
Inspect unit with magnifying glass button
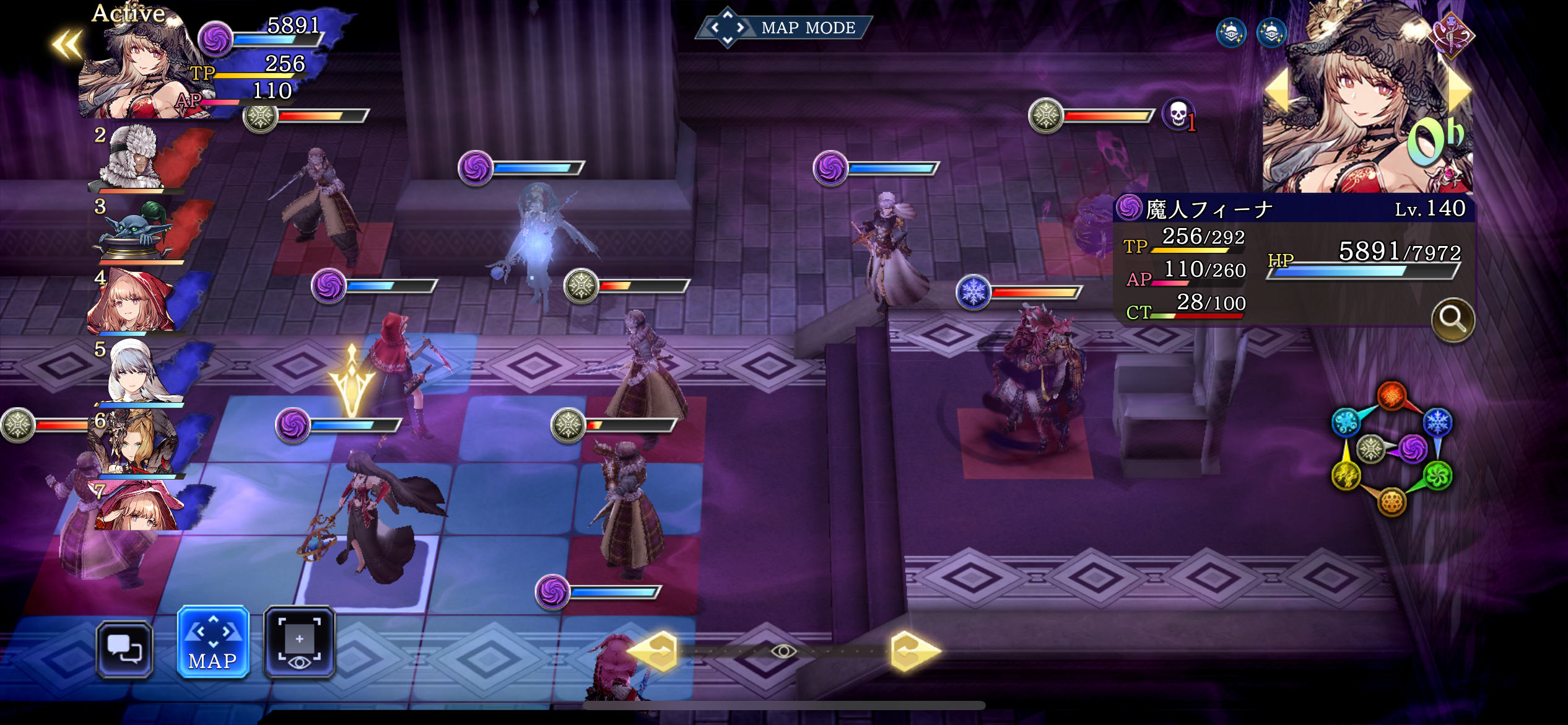[x=1452, y=320]
